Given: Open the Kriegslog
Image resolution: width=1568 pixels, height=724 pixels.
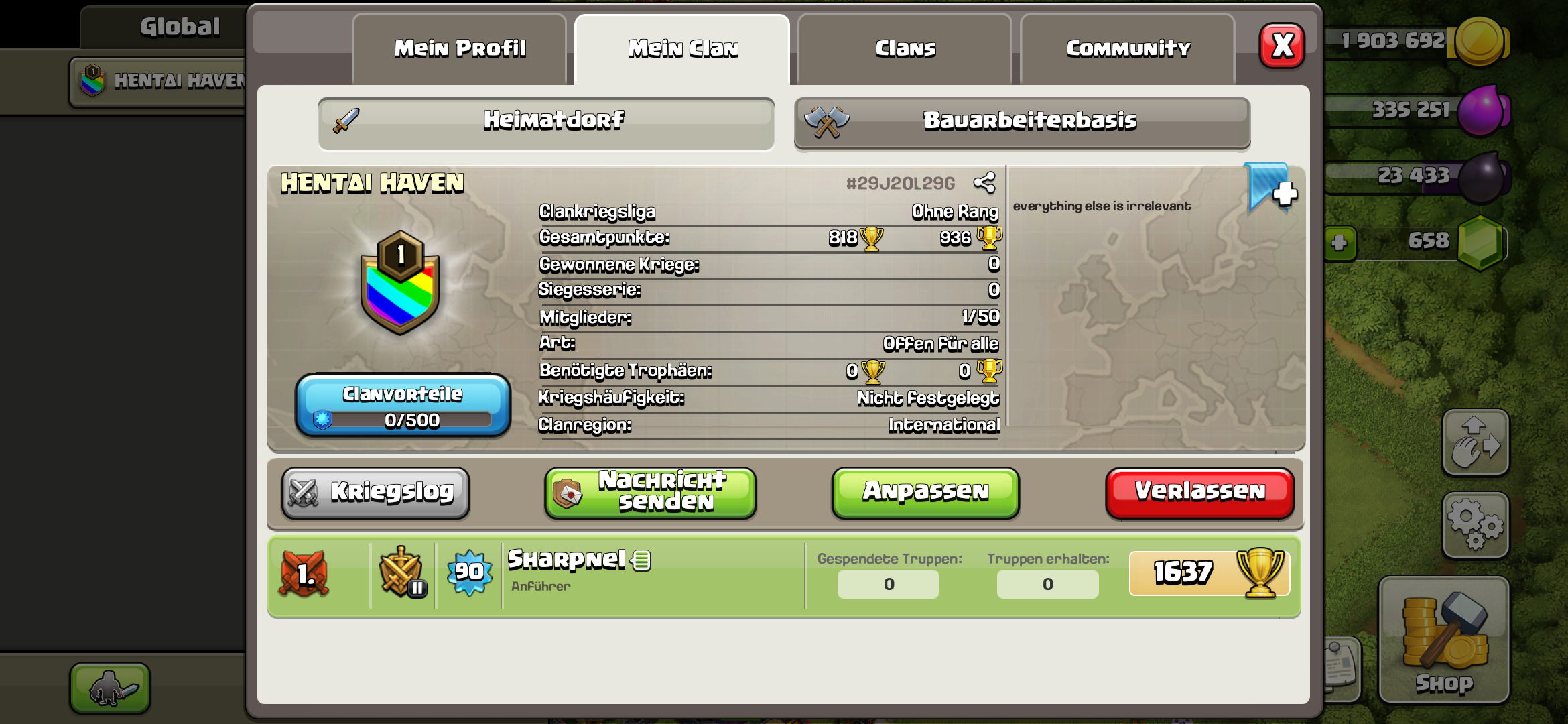Looking at the screenshot, I should coord(375,492).
